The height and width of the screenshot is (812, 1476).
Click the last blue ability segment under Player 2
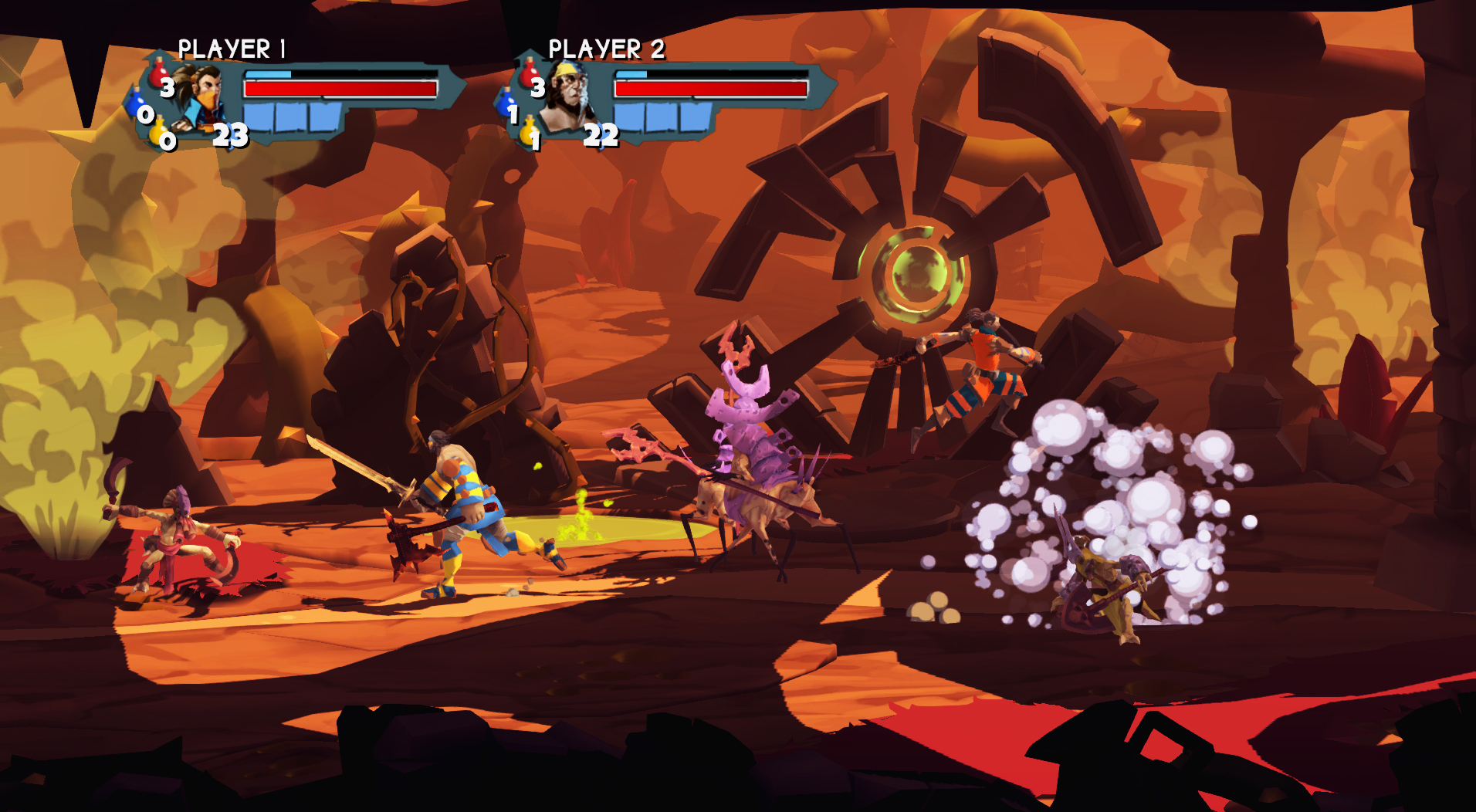point(693,118)
